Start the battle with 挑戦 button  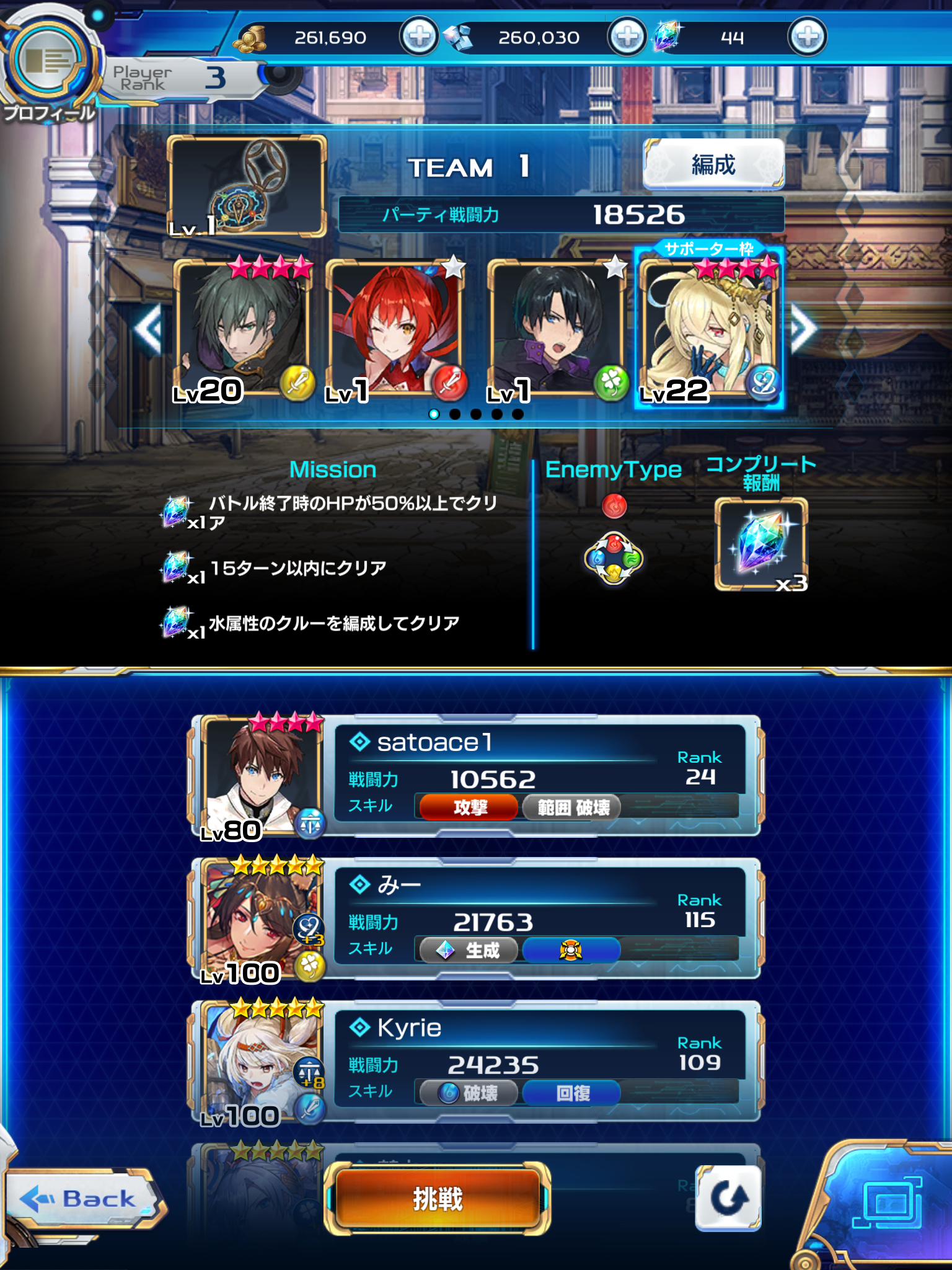pyautogui.click(x=438, y=1199)
